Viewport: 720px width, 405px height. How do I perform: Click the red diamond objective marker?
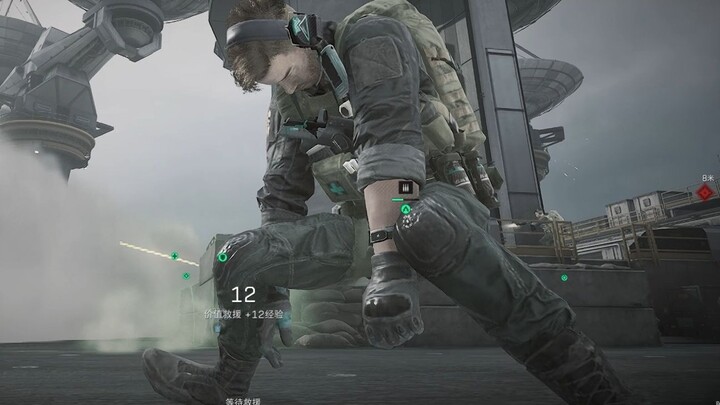click(707, 194)
